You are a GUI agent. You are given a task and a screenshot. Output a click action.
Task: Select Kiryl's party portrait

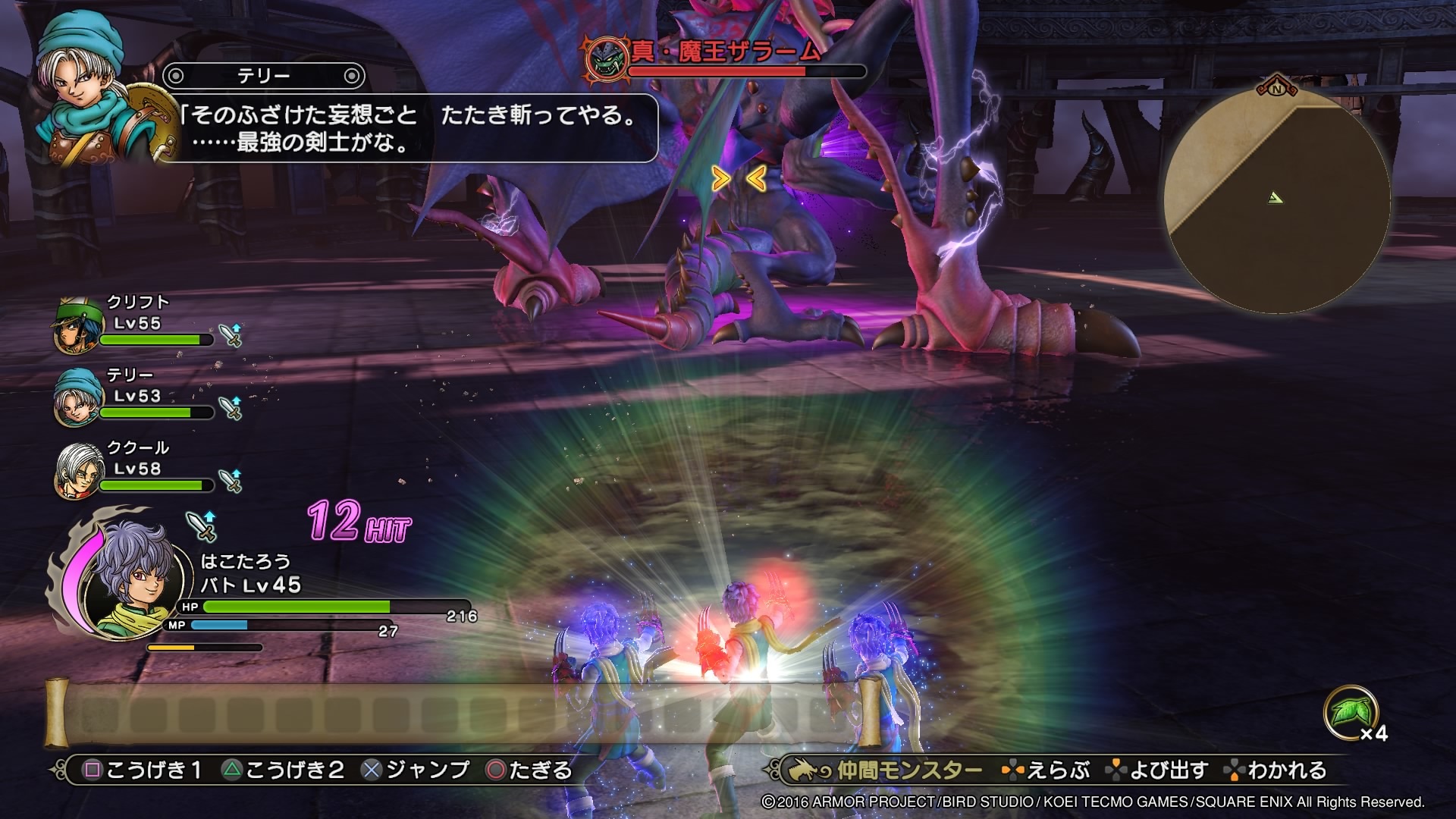(77, 326)
